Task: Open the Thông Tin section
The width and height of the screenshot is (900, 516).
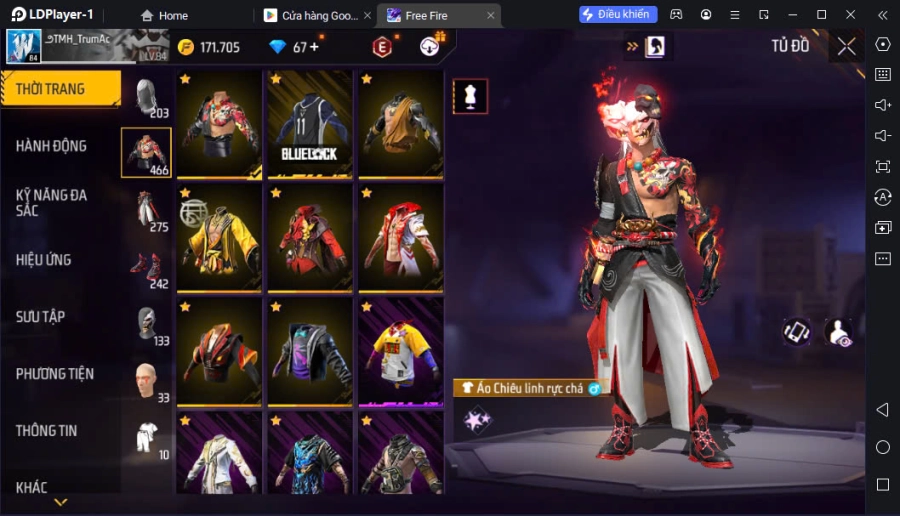Action: [47, 431]
